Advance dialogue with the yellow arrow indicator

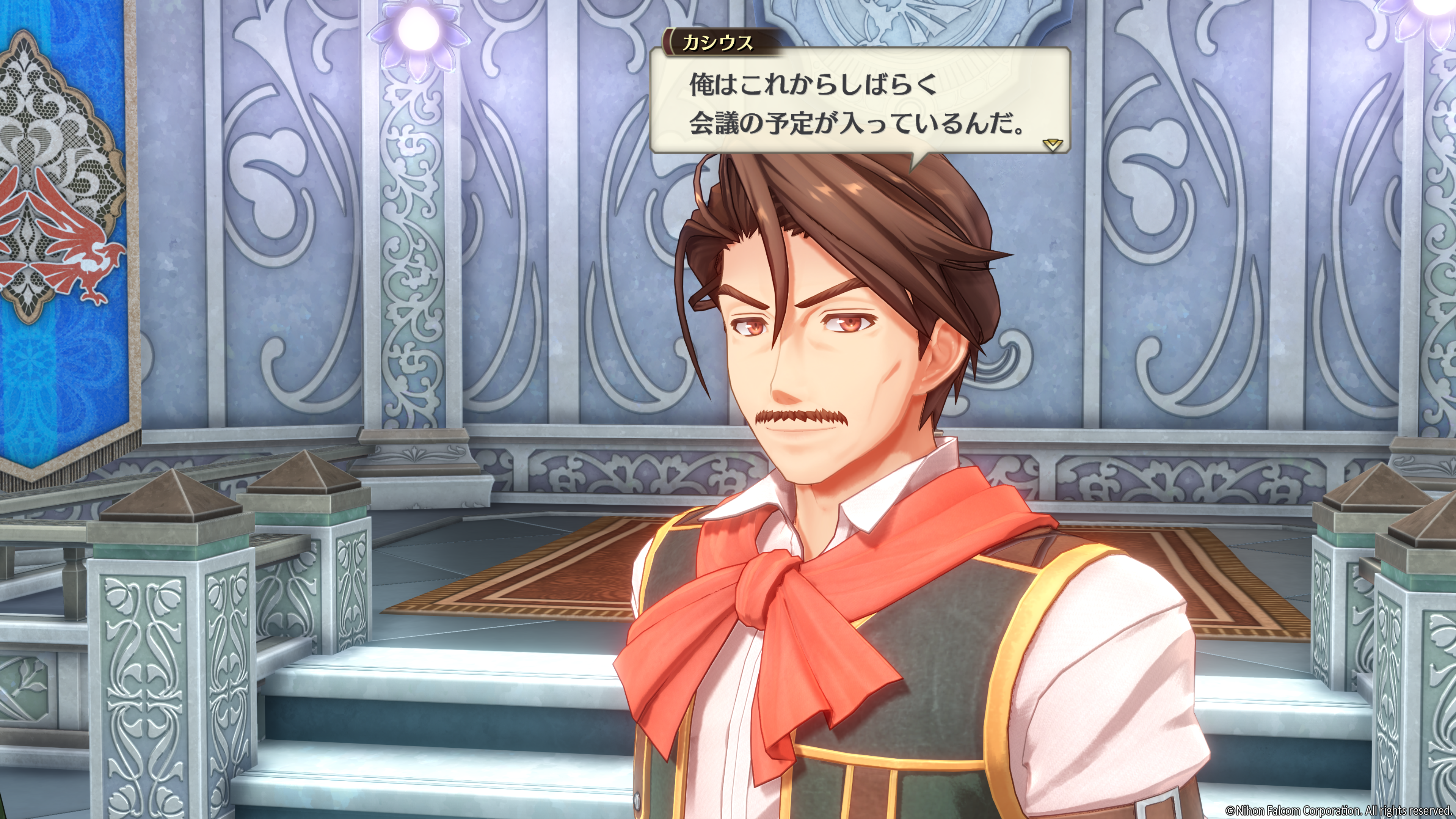pos(1053,145)
